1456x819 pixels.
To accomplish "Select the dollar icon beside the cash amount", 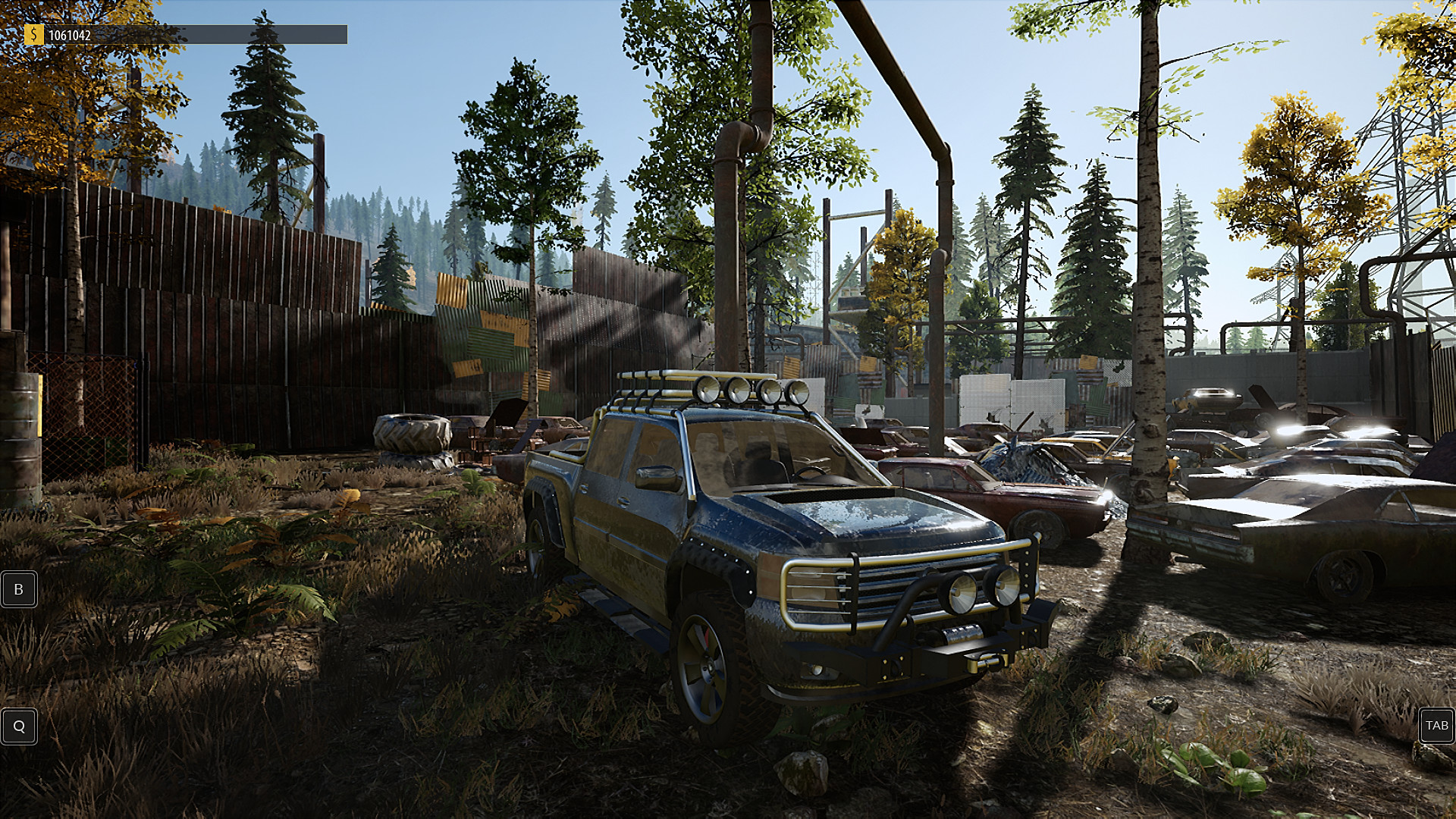I will [x=33, y=33].
